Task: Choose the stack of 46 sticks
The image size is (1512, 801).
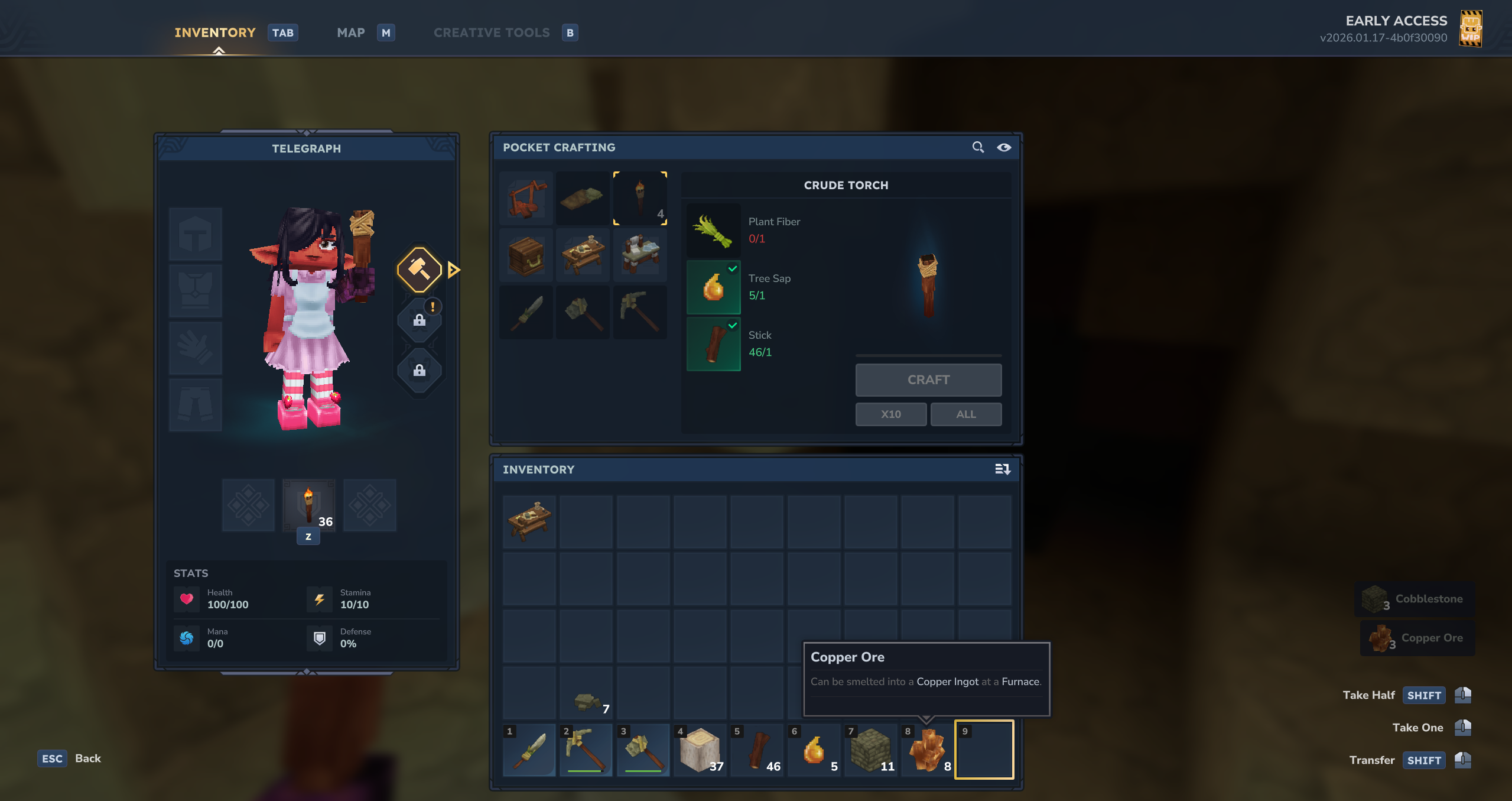Action: pos(757,750)
